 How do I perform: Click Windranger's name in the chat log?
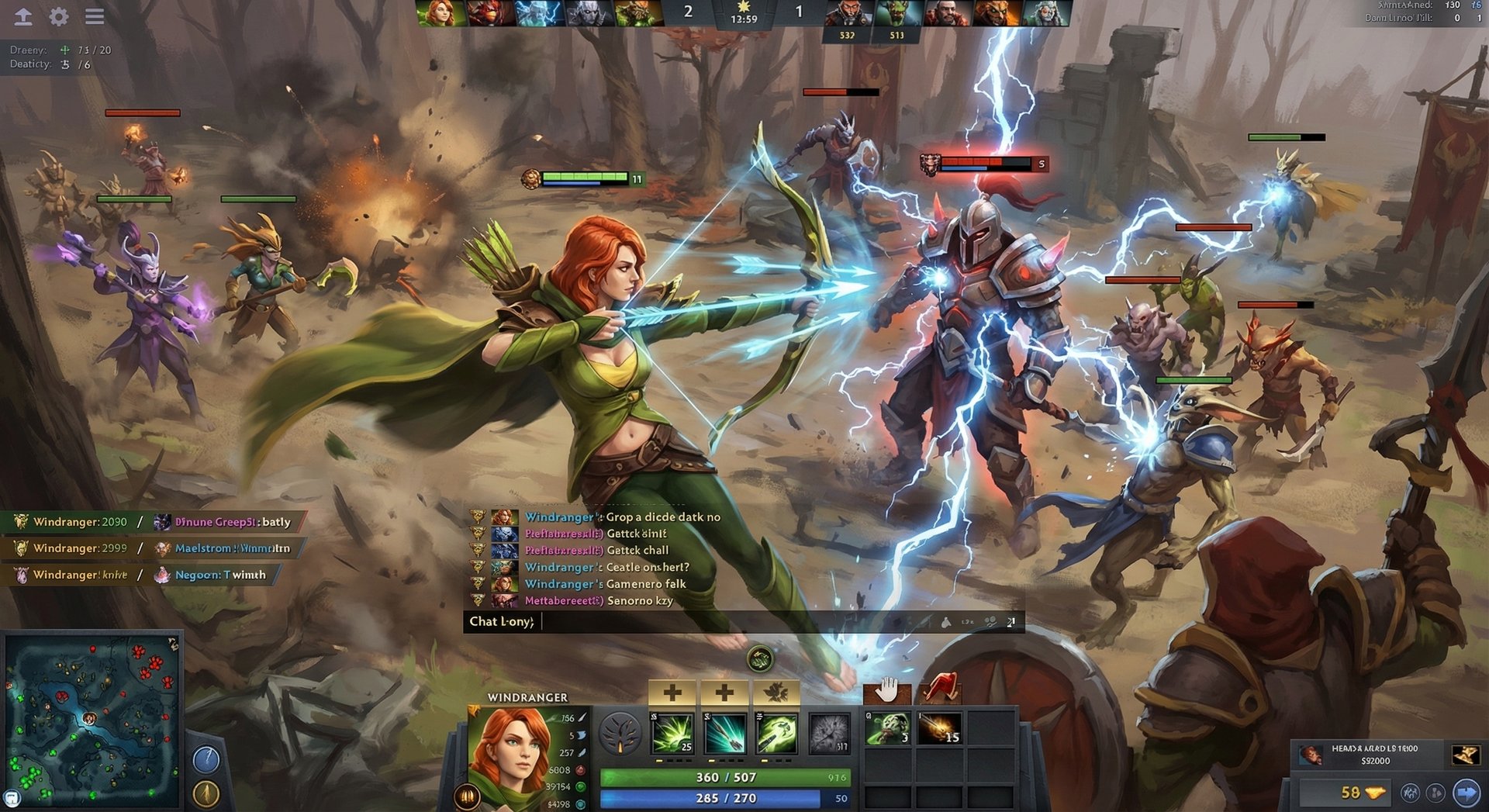[x=560, y=517]
